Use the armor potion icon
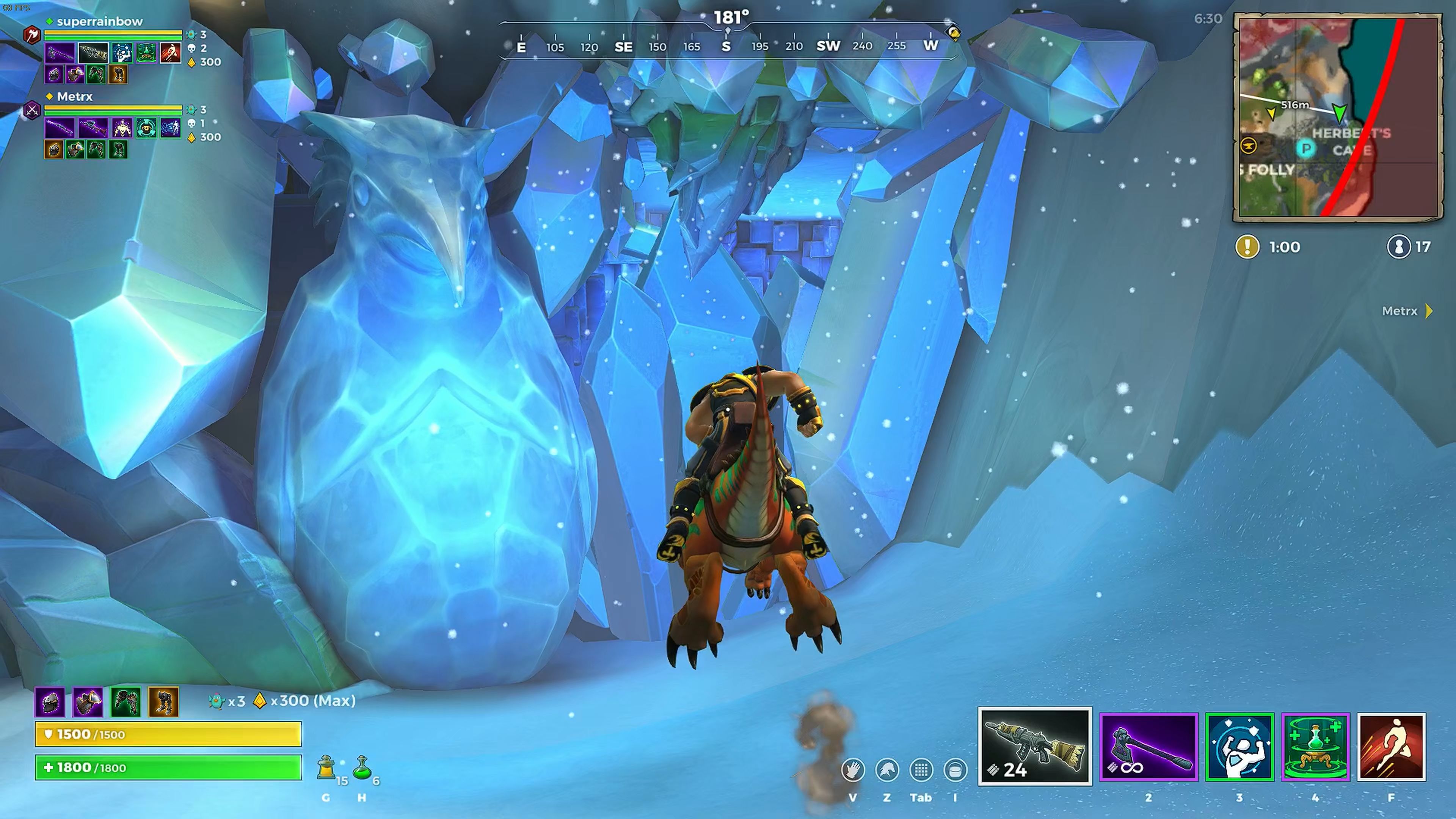Screen dimensions: 1456x819 (326, 768)
